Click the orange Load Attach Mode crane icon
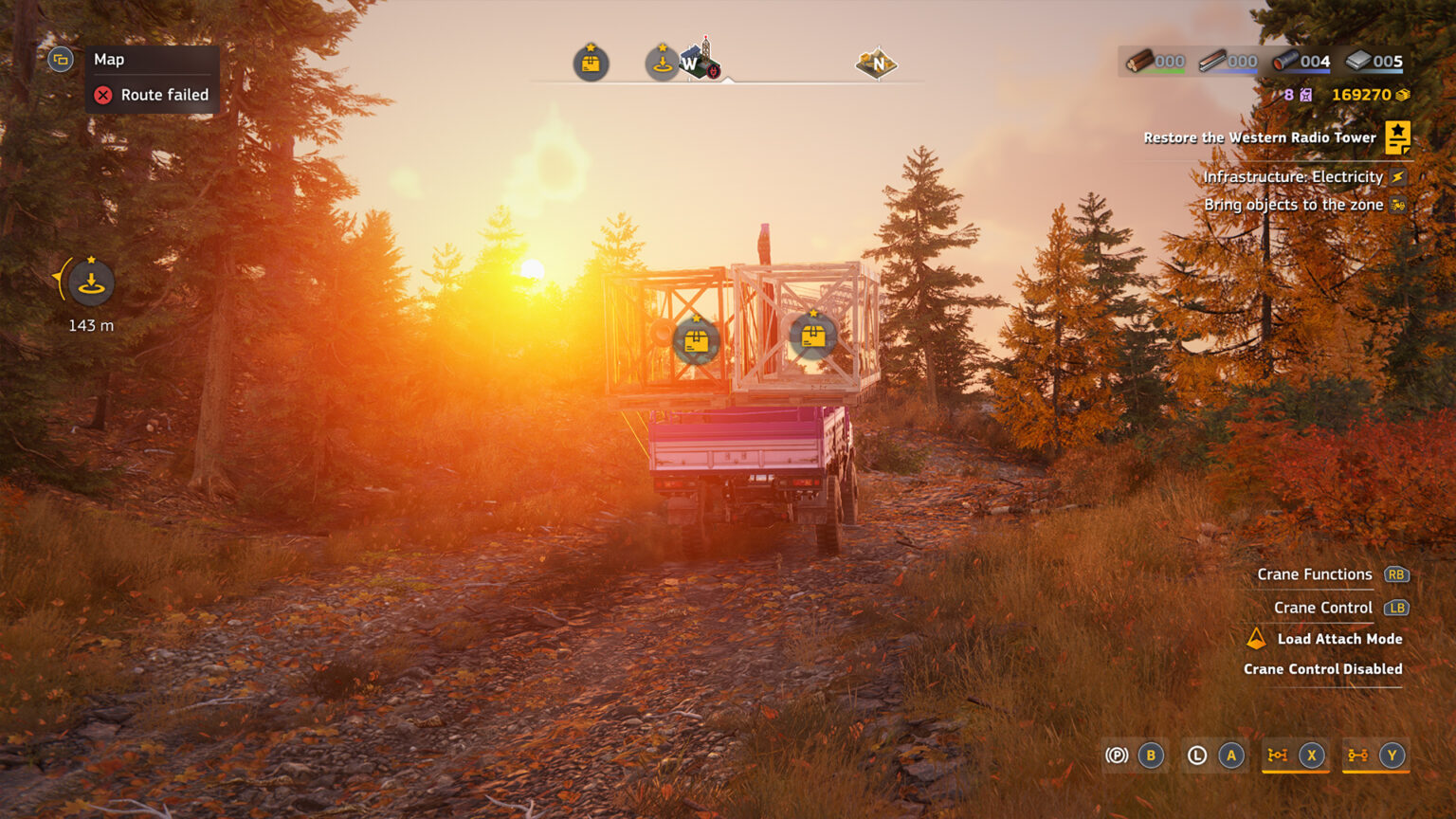This screenshot has height=819, width=1456. coord(1255,638)
